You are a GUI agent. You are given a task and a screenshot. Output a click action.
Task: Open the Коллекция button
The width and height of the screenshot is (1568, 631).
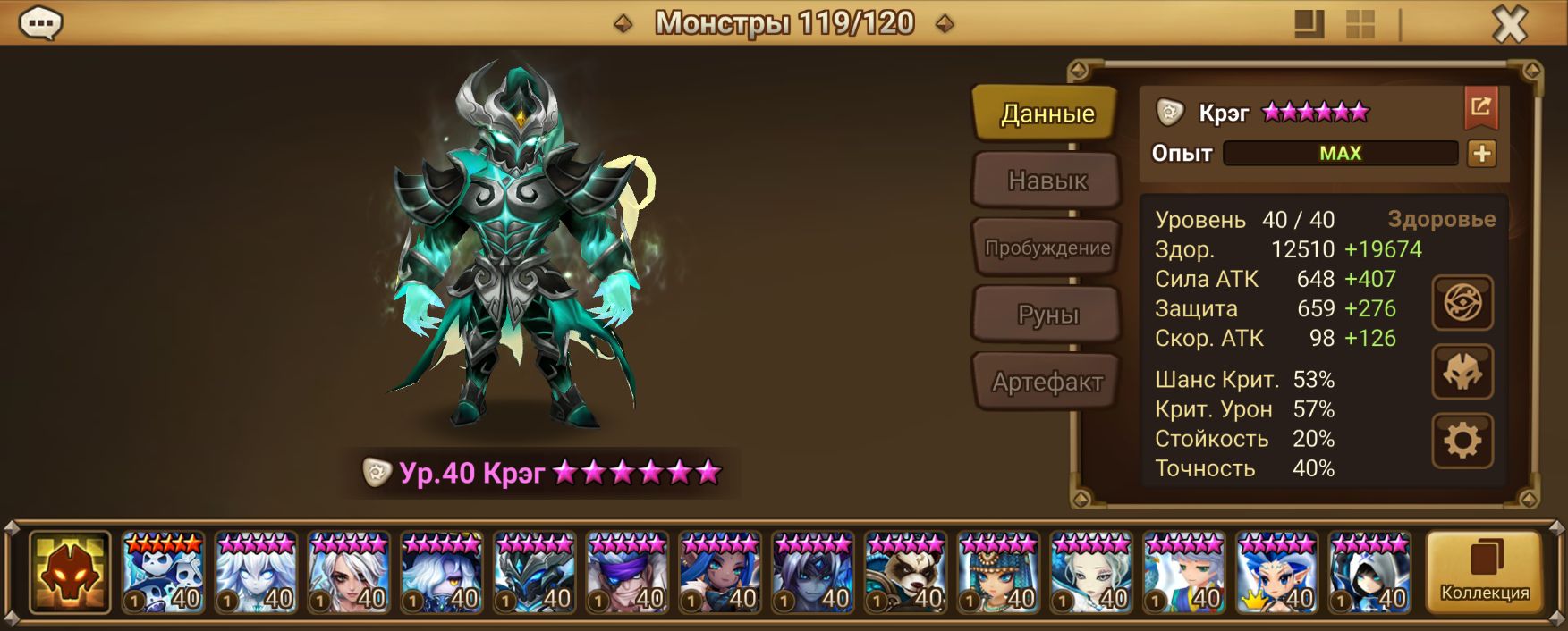(1484, 572)
